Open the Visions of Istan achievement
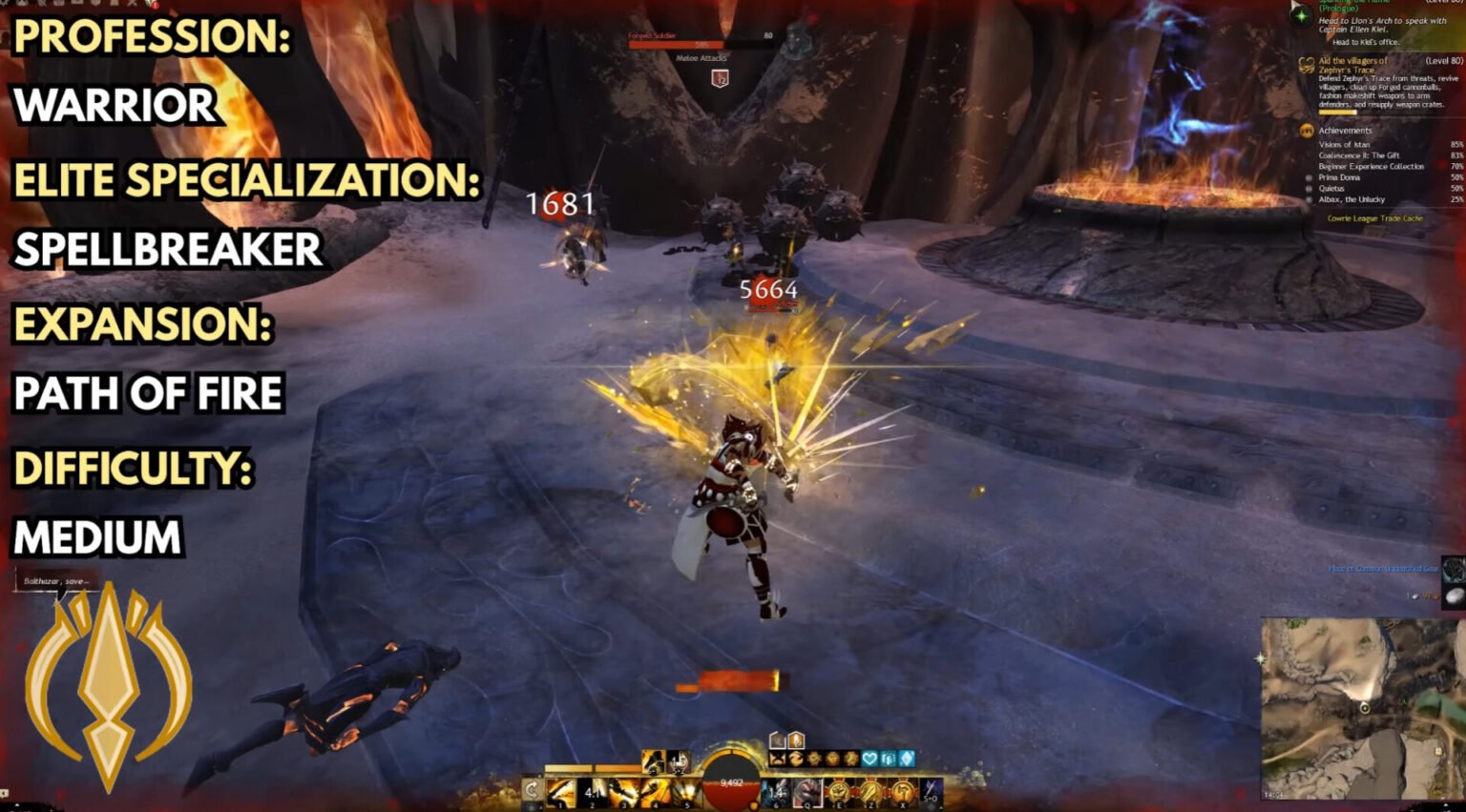The width and height of the screenshot is (1466, 812). pyautogui.click(x=1344, y=145)
